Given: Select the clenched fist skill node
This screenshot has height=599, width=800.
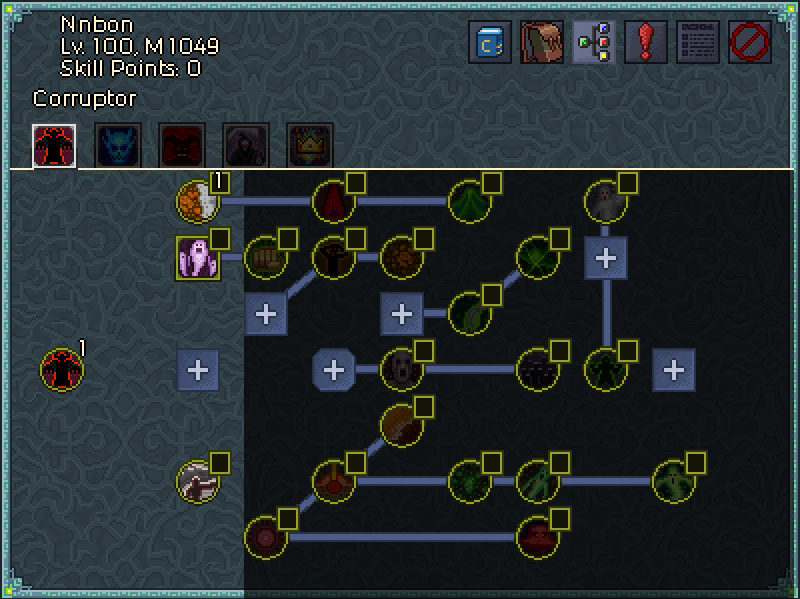Looking at the screenshot, I should point(265,258).
